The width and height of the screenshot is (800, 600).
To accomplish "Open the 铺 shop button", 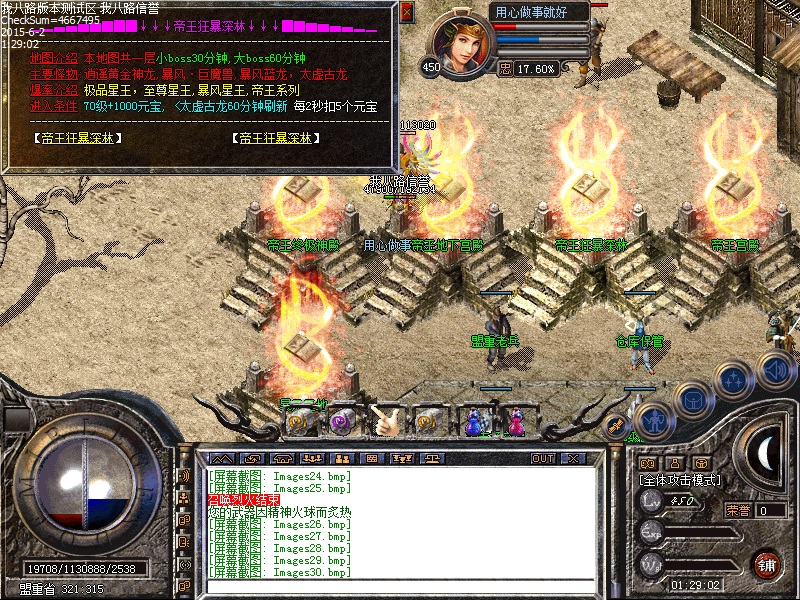I will point(767,564).
